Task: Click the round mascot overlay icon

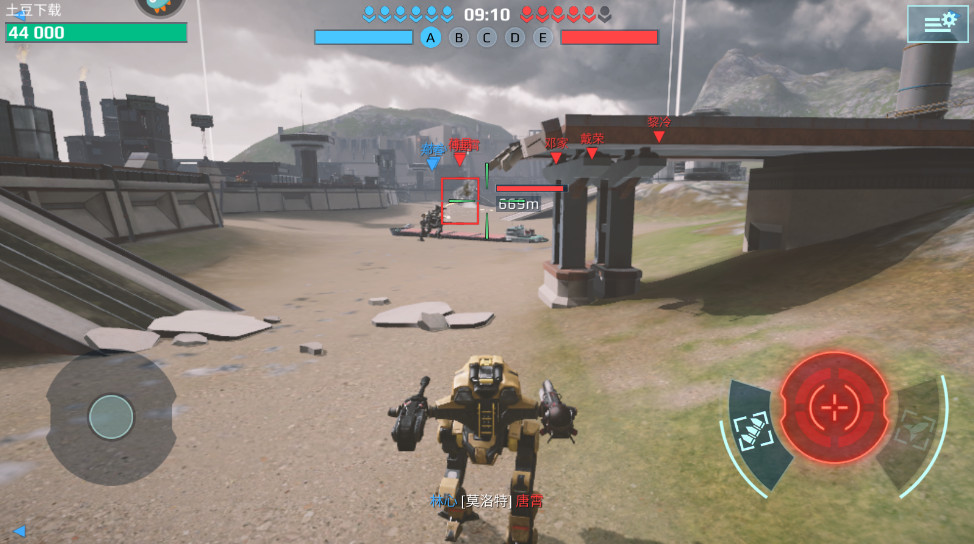Action: coord(160,6)
